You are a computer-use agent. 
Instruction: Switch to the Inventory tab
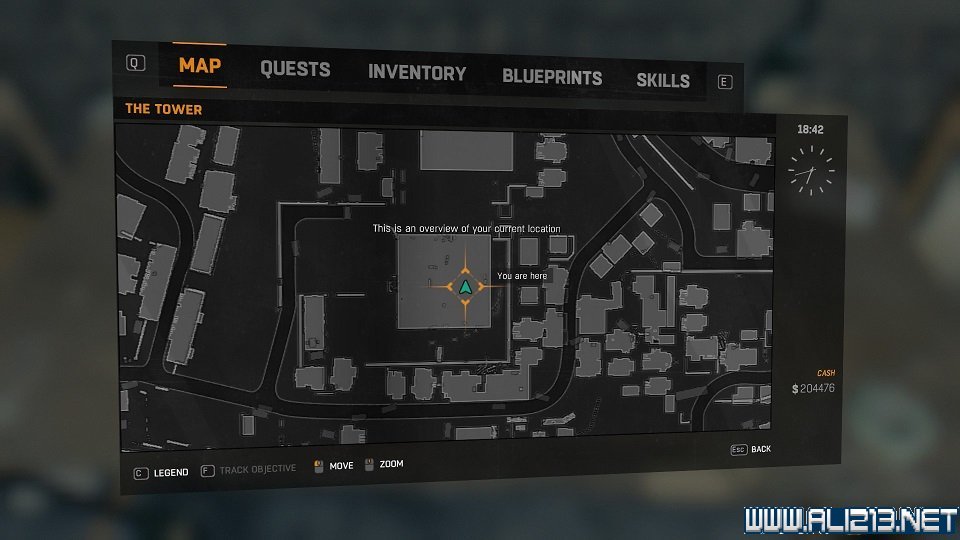click(x=417, y=73)
